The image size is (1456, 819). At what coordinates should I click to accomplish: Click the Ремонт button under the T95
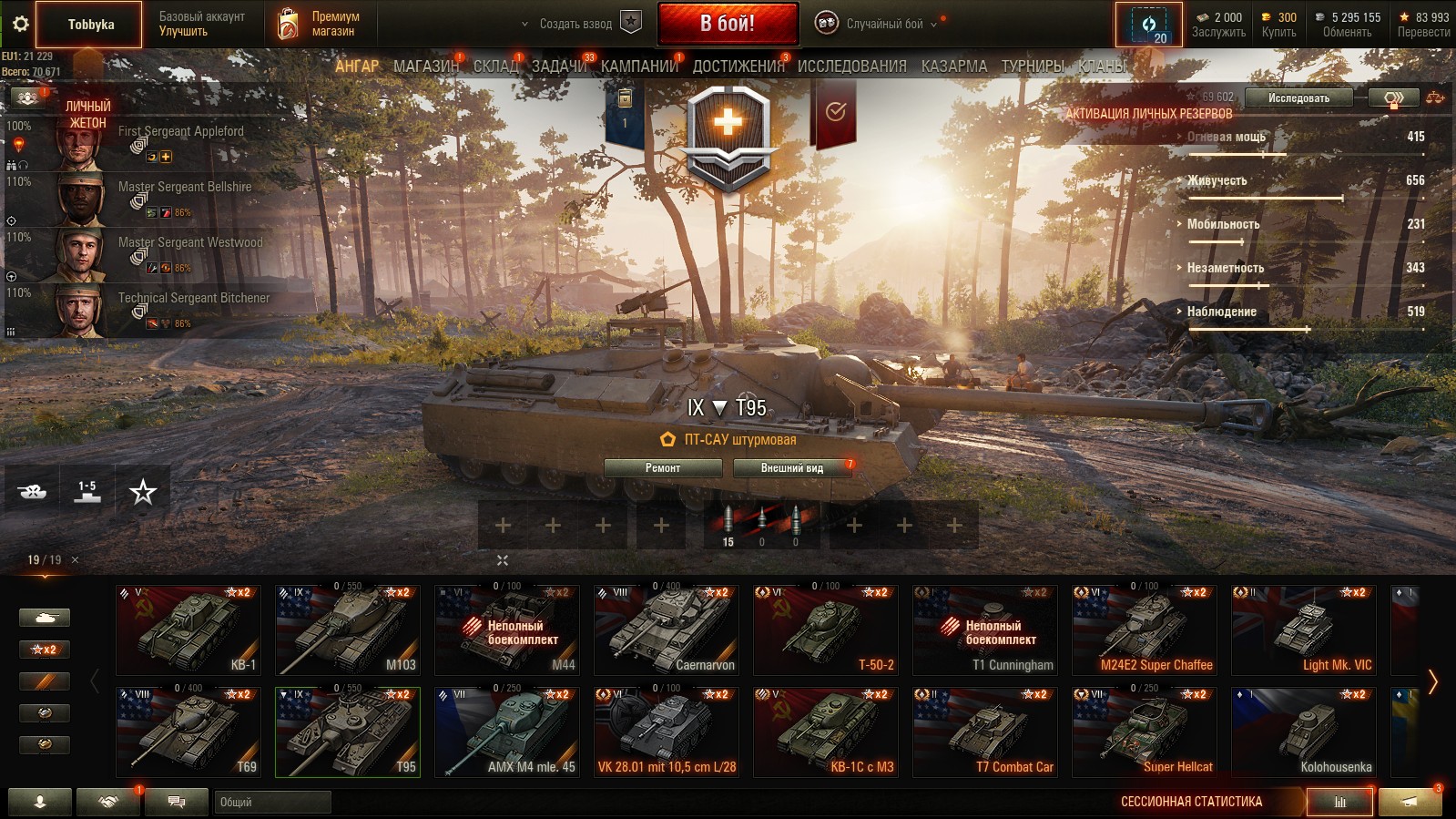pos(662,468)
